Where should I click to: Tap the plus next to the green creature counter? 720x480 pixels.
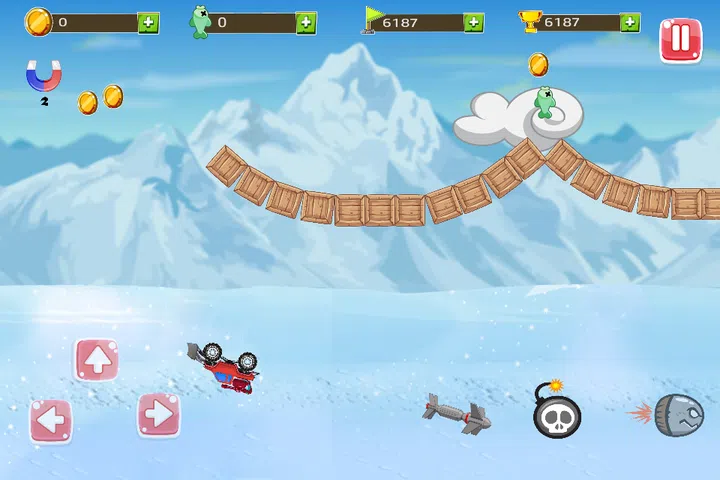[306, 22]
